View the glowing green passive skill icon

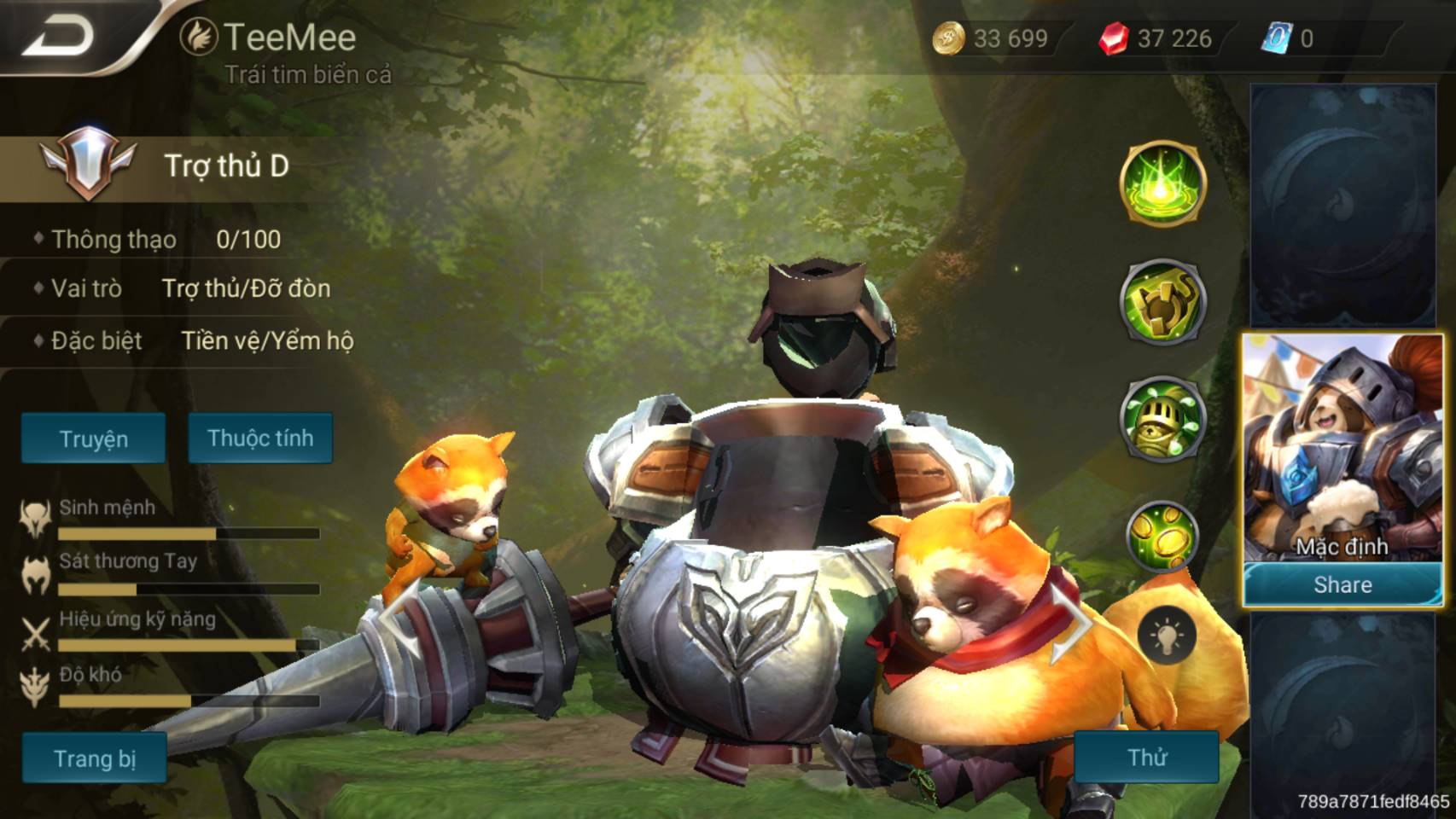(x=1162, y=183)
